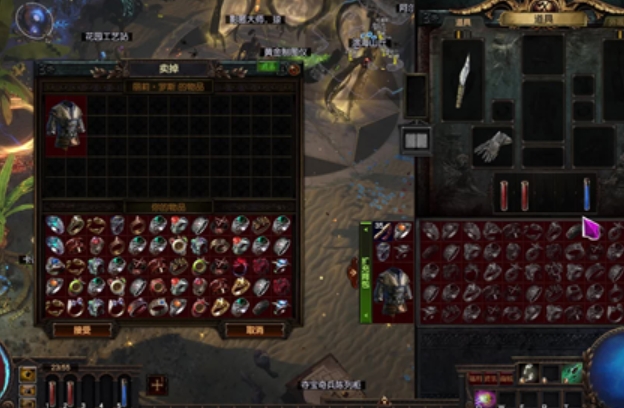The width and height of the screenshot is (624, 408).
Task: Select the body armour in the vendor offer
Action: [x=66, y=126]
